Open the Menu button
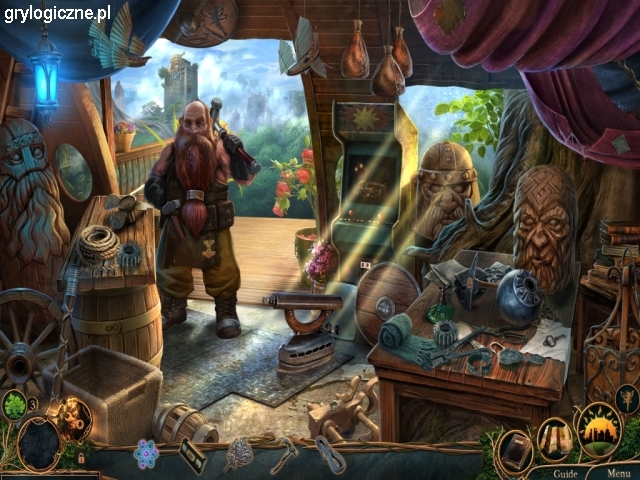This screenshot has width=640, height=480. tap(618, 473)
